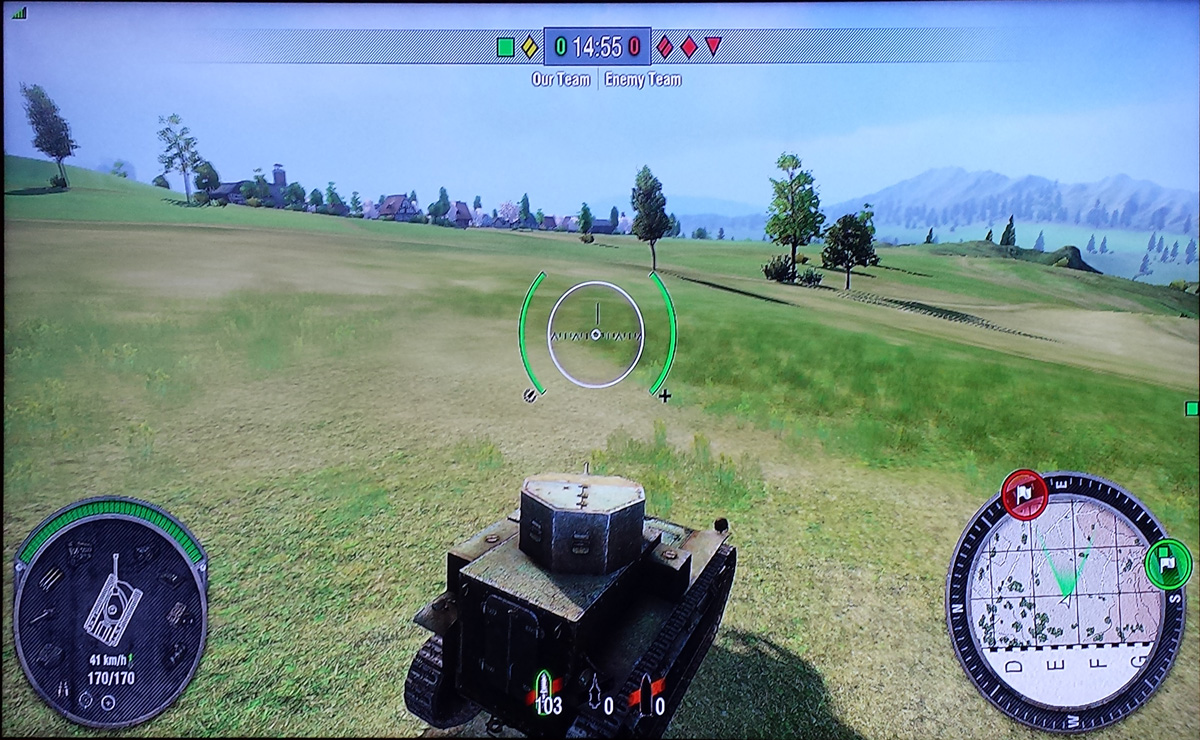
Task: Choose the selected shell type with 103 rounds
Action: (544, 689)
